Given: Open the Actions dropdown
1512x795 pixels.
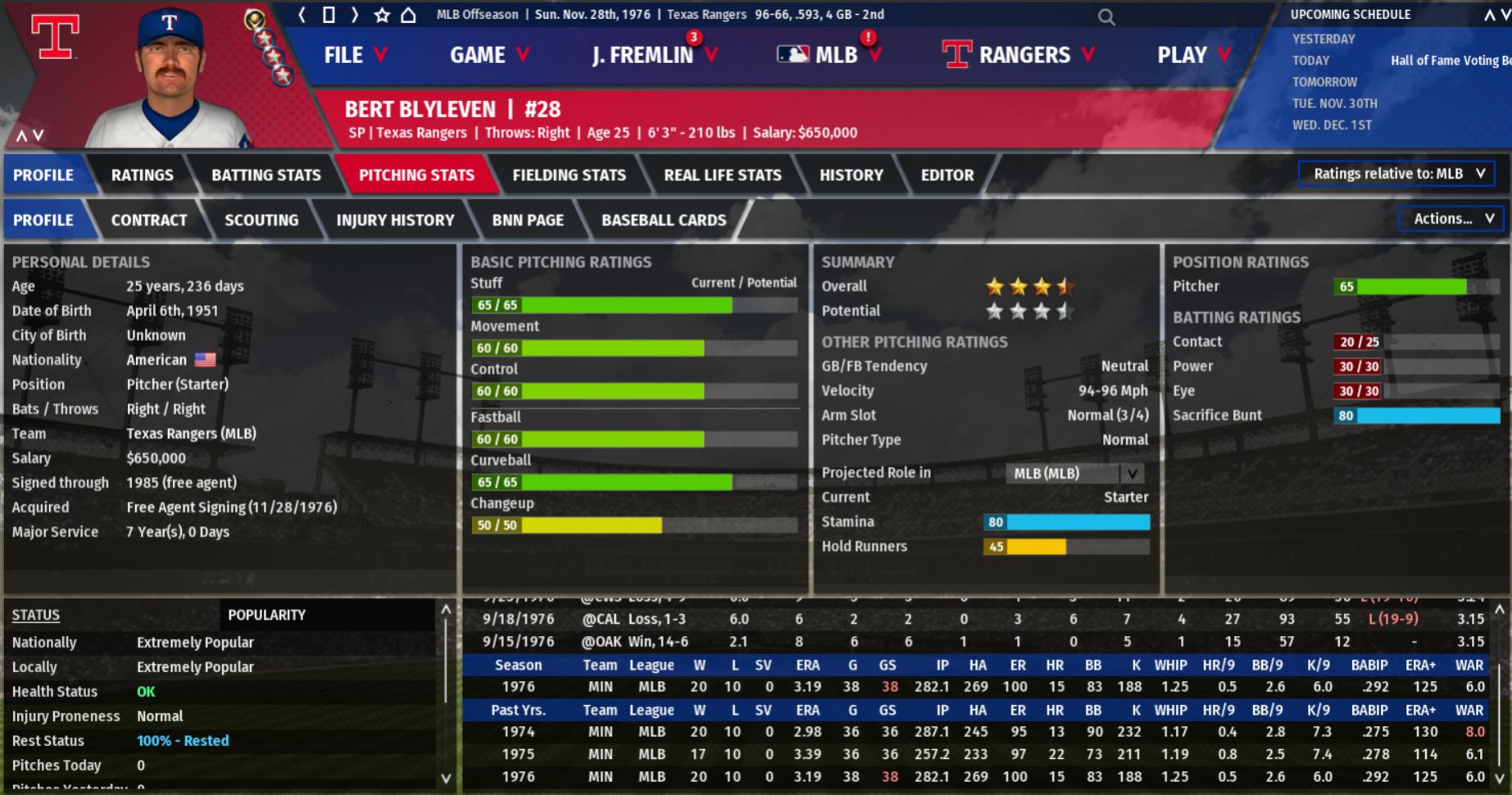Looking at the screenshot, I should (x=1451, y=219).
